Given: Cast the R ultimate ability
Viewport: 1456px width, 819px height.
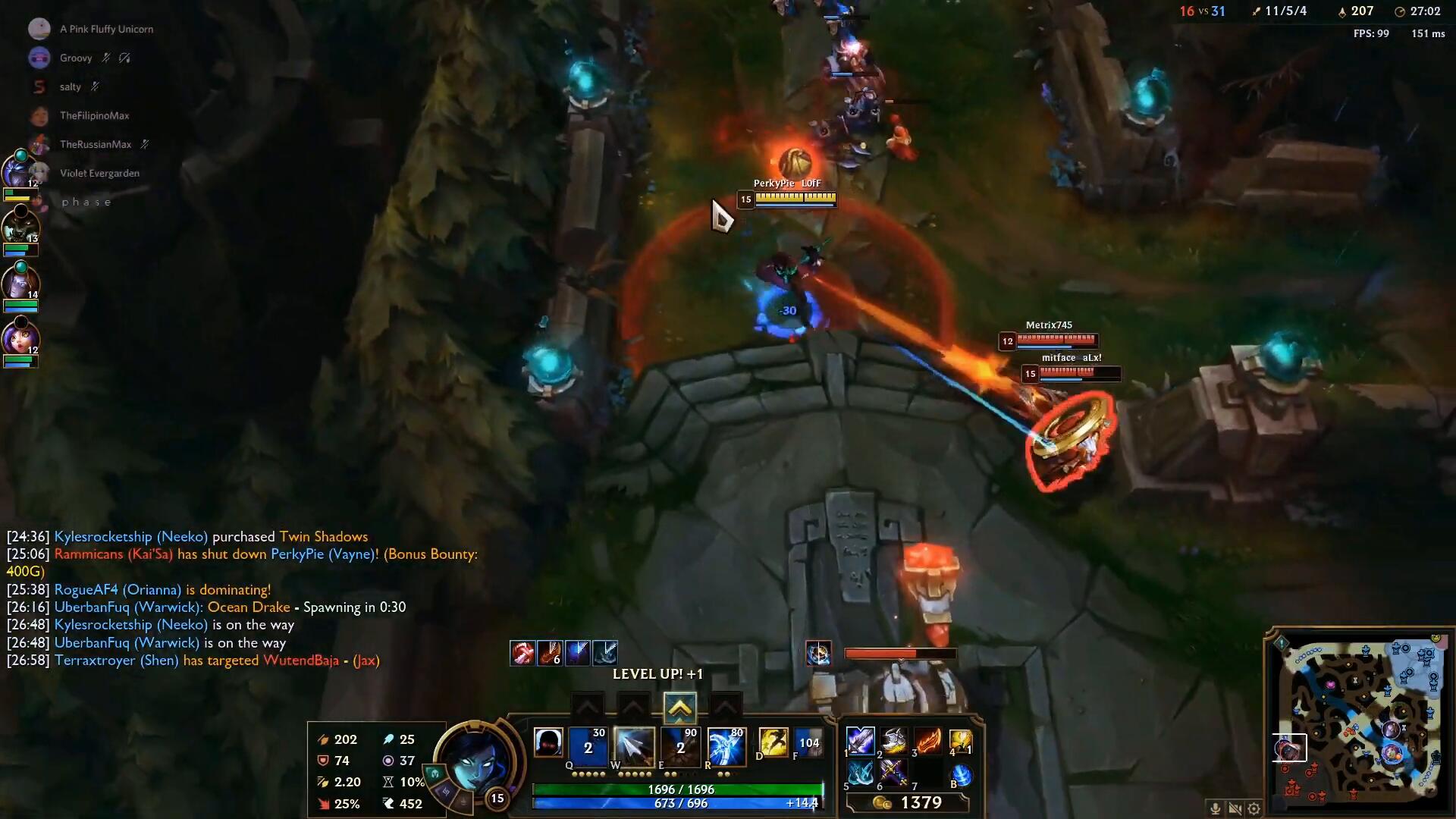Looking at the screenshot, I should coord(726,747).
